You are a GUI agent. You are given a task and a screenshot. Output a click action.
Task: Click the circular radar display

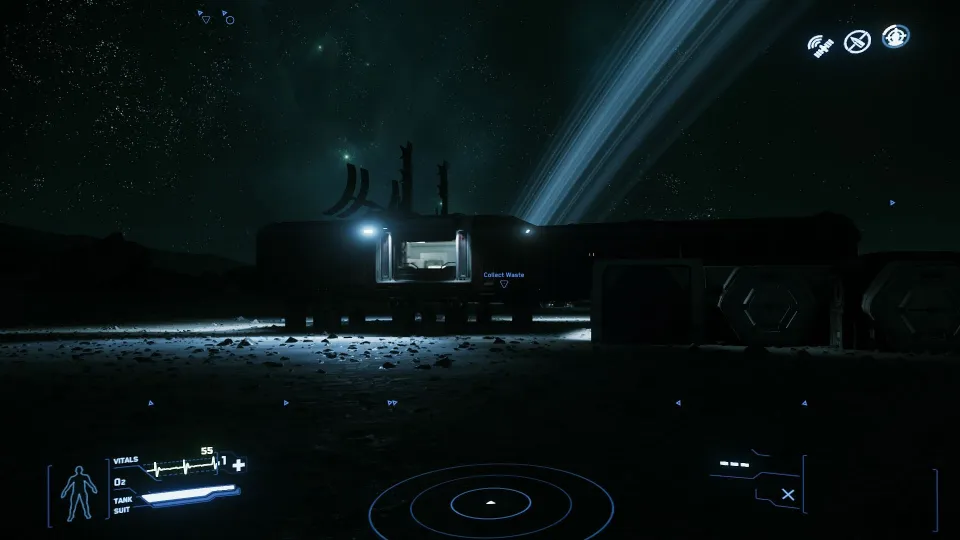[x=490, y=503]
